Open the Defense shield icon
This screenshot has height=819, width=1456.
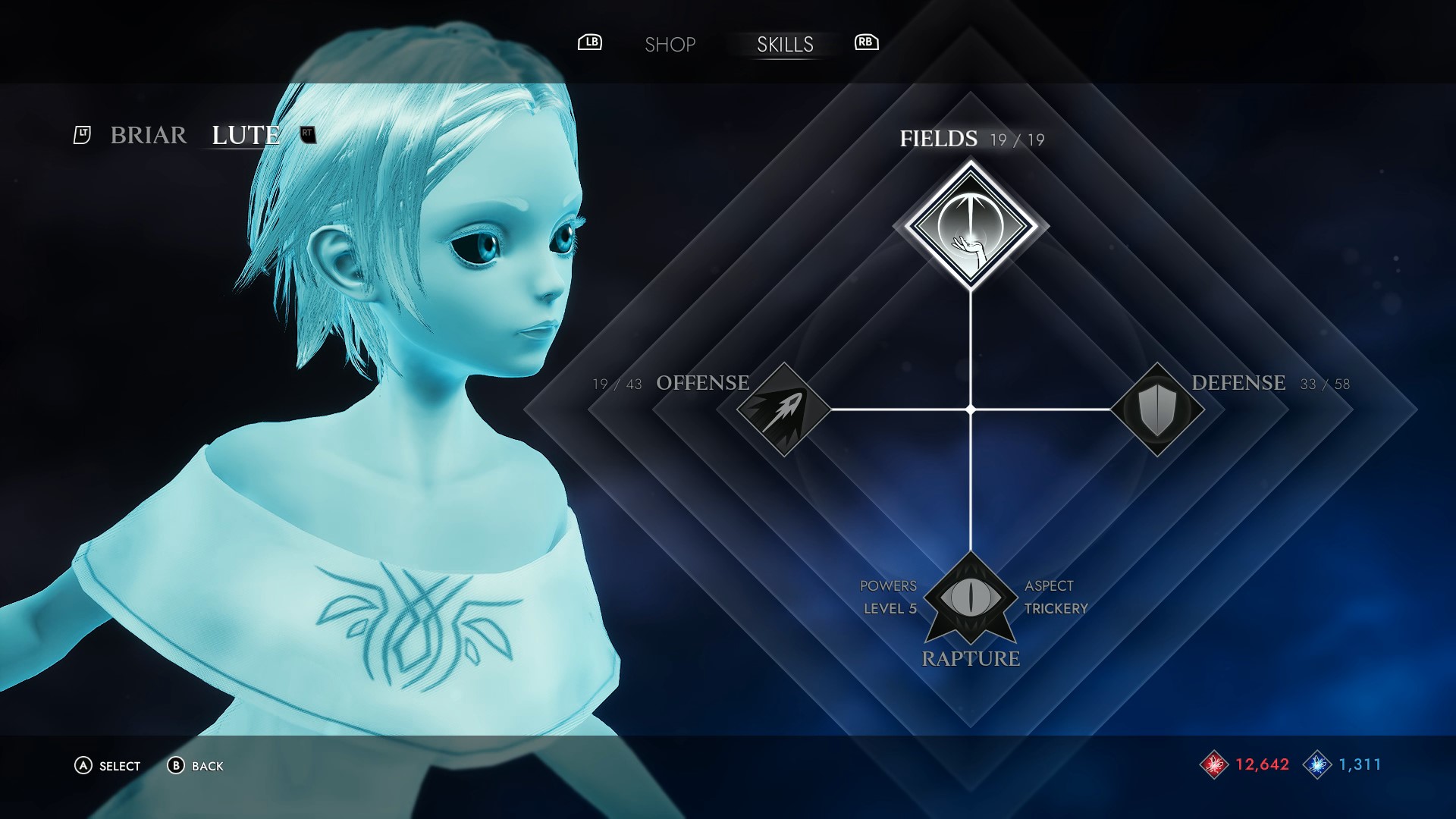tap(1157, 409)
